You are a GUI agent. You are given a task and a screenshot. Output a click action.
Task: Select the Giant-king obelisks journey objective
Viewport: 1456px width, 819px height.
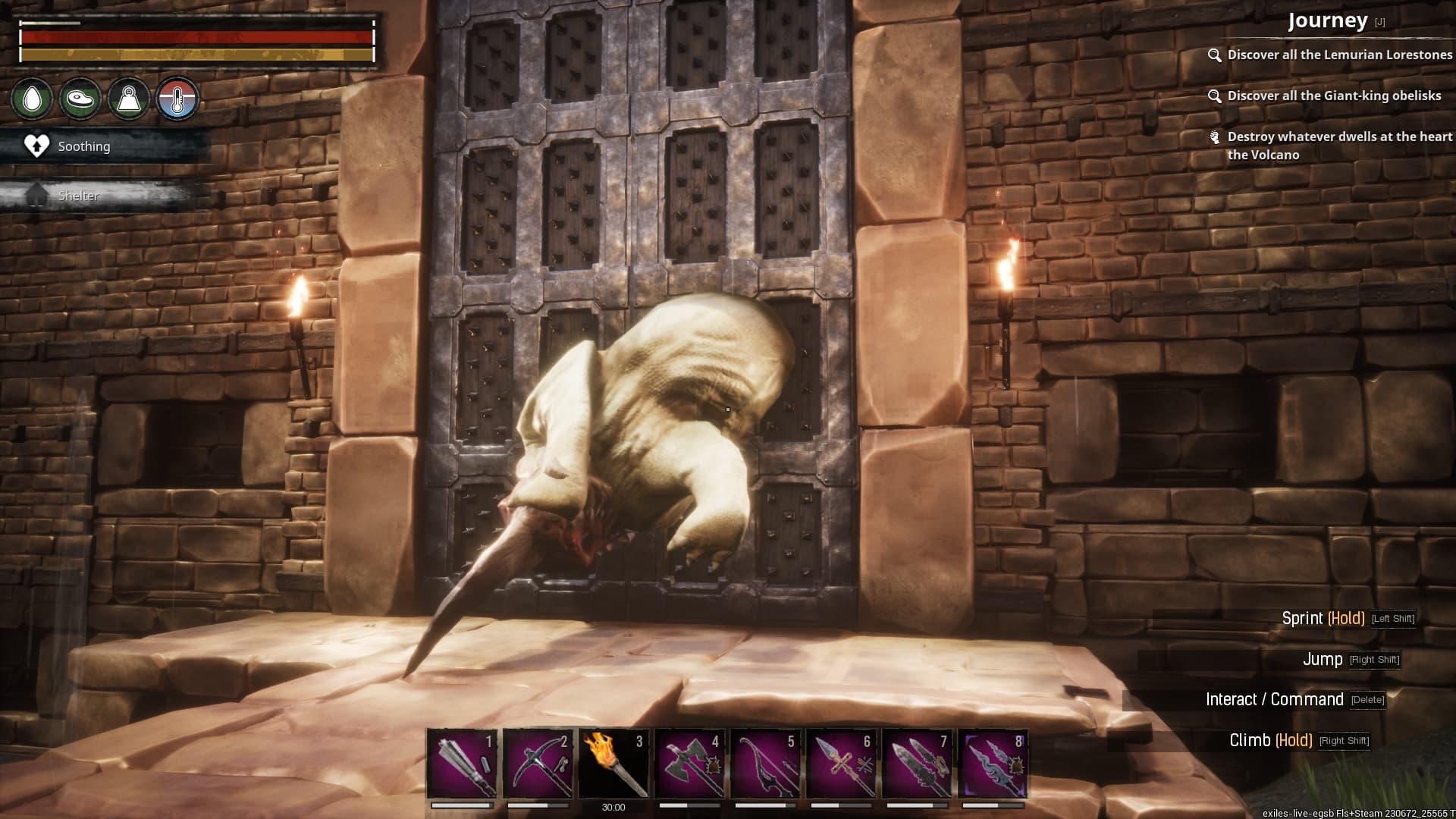[x=1333, y=96]
